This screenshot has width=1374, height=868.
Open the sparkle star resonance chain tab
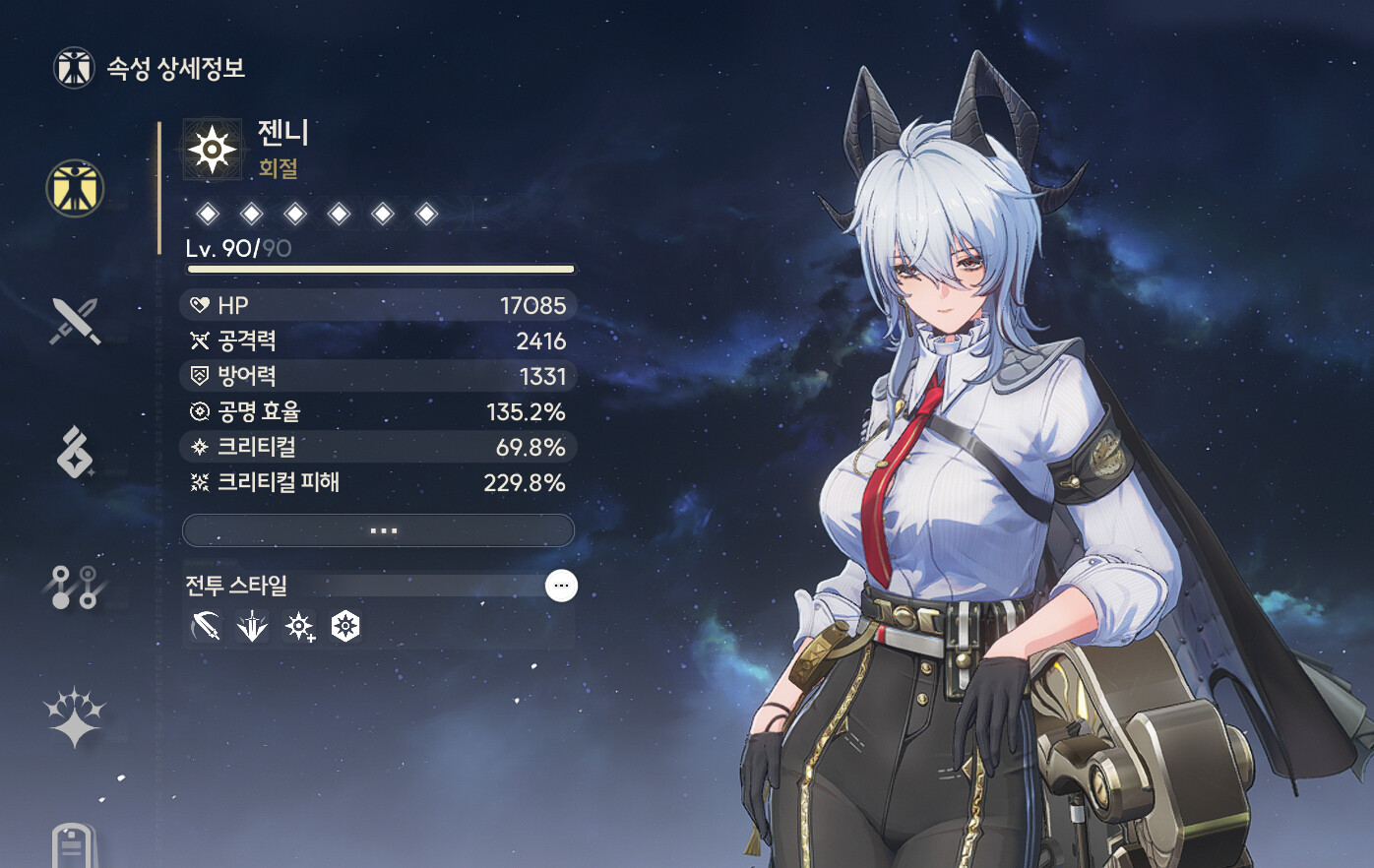click(x=75, y=716)
